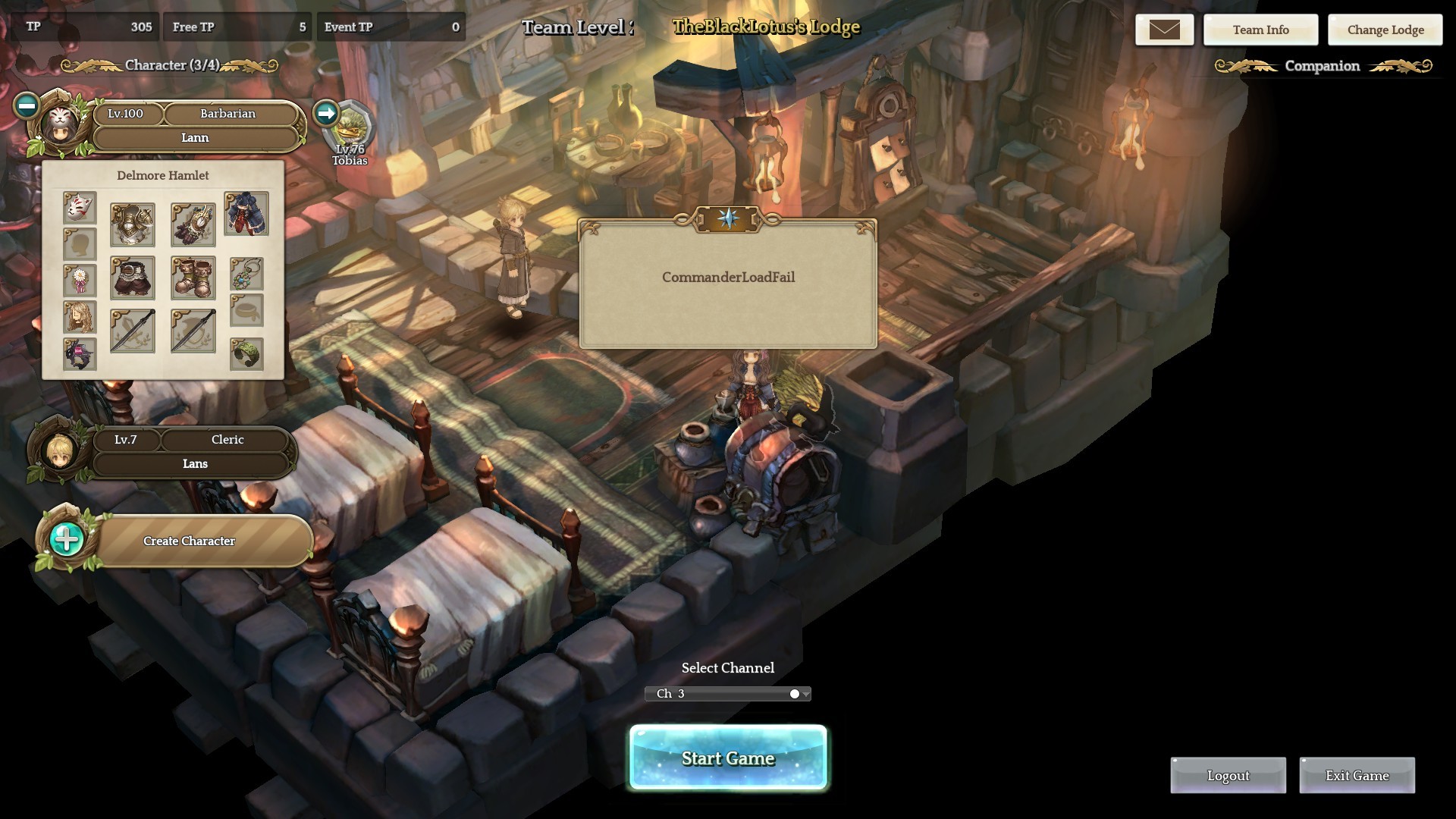The height and width of the screenshot is (819, 1456).
Task: Select the blonde hair wig slot
Action: tap(80, 317)
